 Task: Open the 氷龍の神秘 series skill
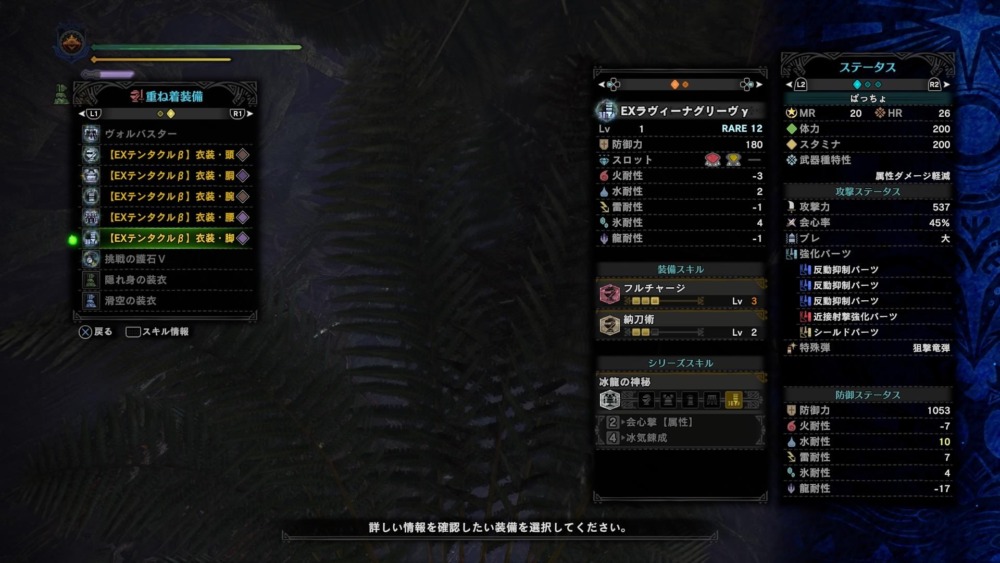680,392
